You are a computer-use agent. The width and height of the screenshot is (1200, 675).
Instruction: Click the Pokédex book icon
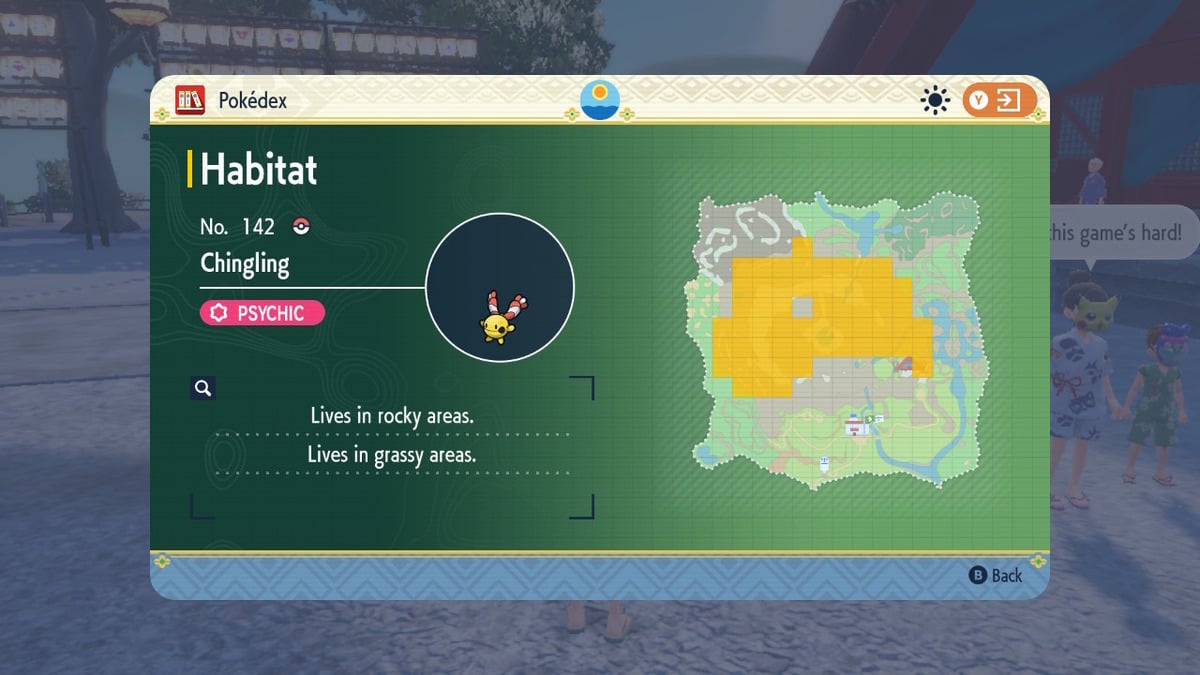[190, 100]
